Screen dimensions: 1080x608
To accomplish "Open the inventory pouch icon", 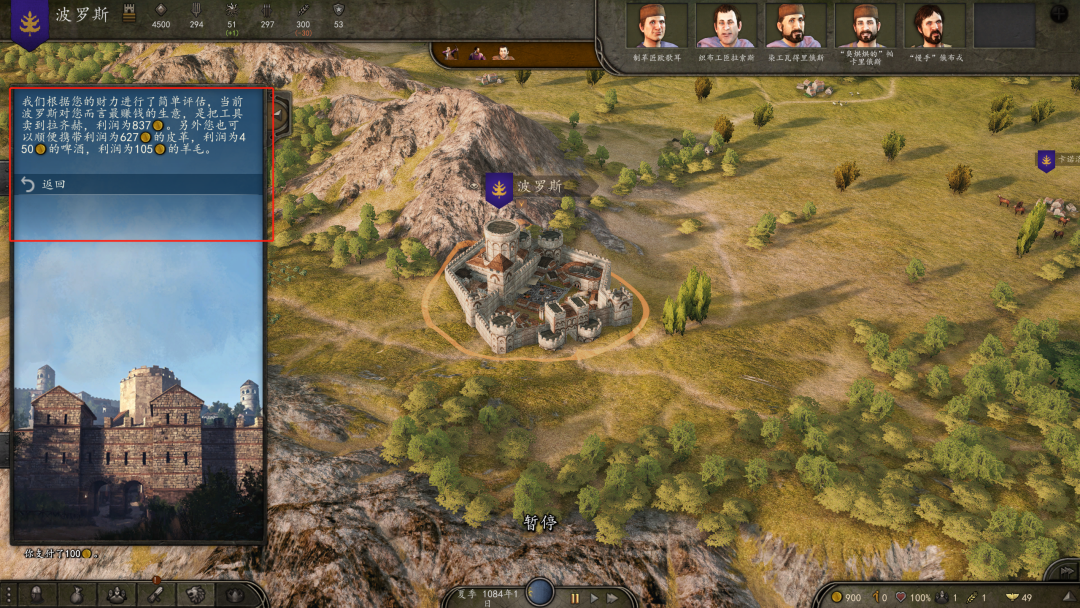I will [76, 594].
